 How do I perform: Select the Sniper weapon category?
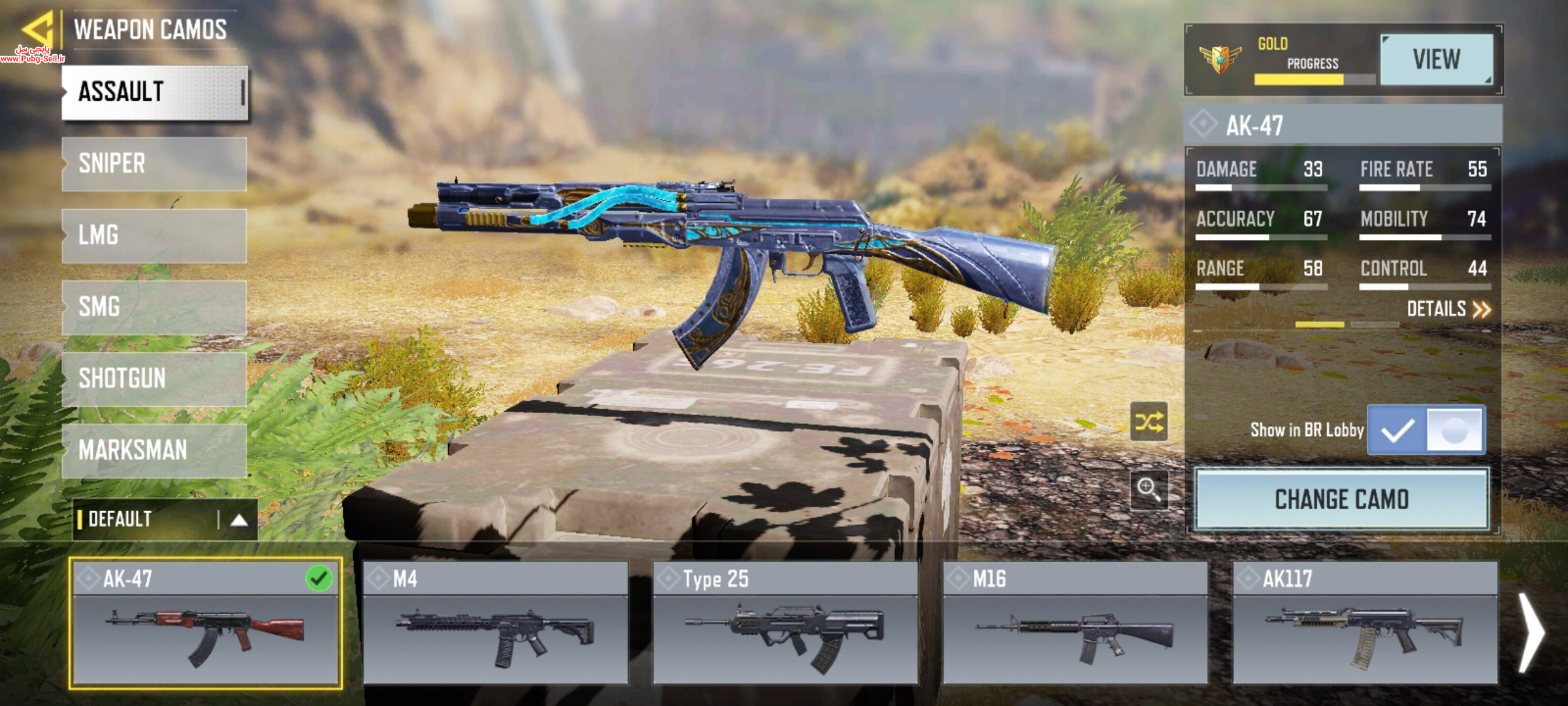(154, 163)
